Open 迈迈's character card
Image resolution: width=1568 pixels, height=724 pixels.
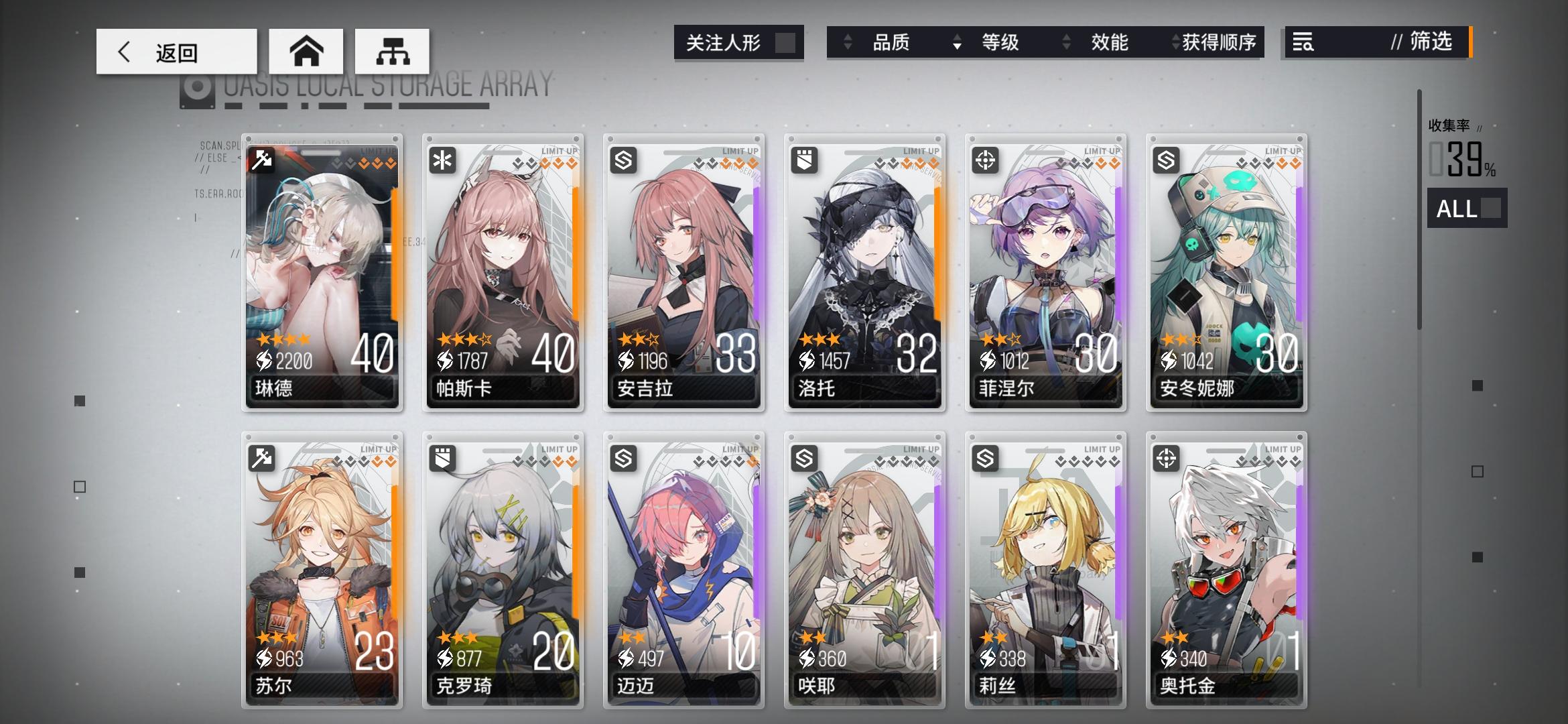[683, 570]
